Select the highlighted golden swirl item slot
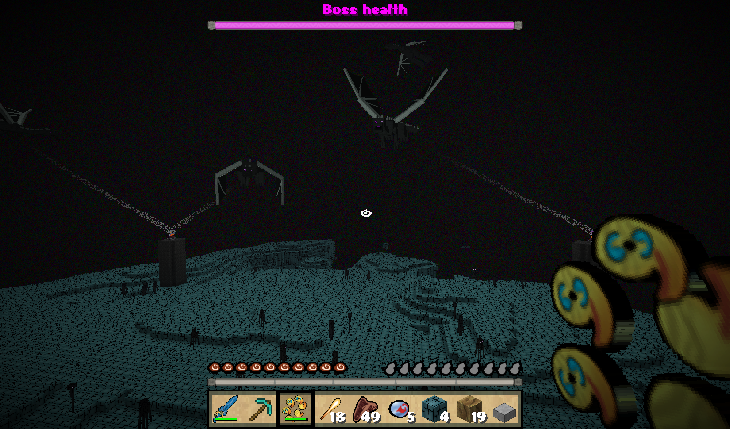Viewport: 730px width, 429px height. coord(295,409)
